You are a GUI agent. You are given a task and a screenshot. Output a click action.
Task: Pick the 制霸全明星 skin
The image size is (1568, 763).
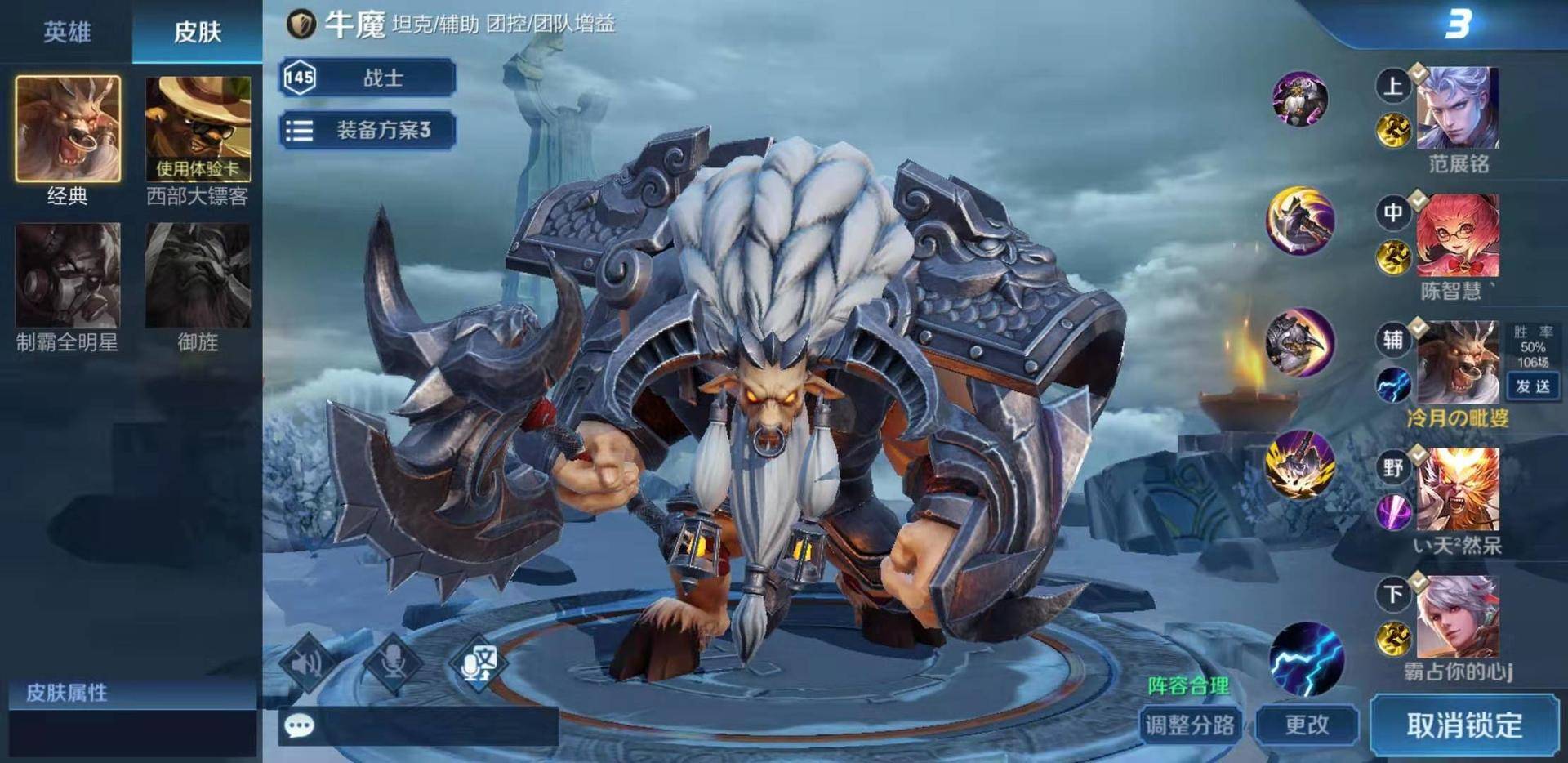(68, 275)
